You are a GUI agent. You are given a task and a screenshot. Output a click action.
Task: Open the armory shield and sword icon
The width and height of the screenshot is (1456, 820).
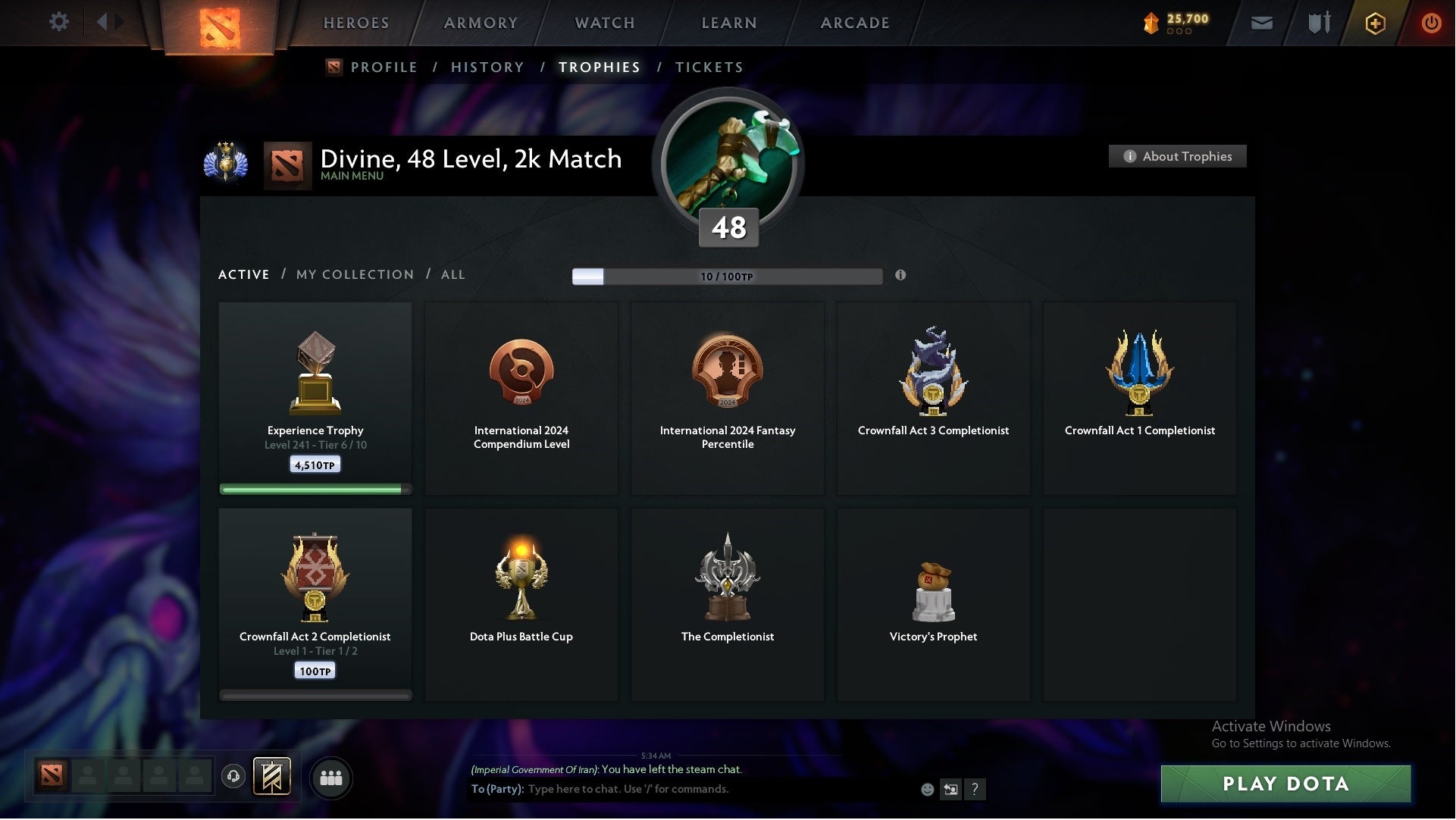click(x=1318, y=22)
